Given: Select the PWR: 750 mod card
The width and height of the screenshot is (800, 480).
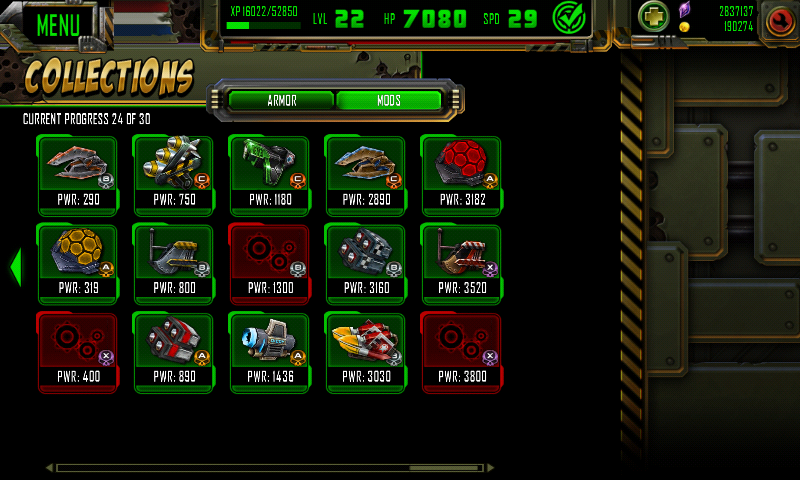Looking at the screenshot, I should click(x=173, y=175).
